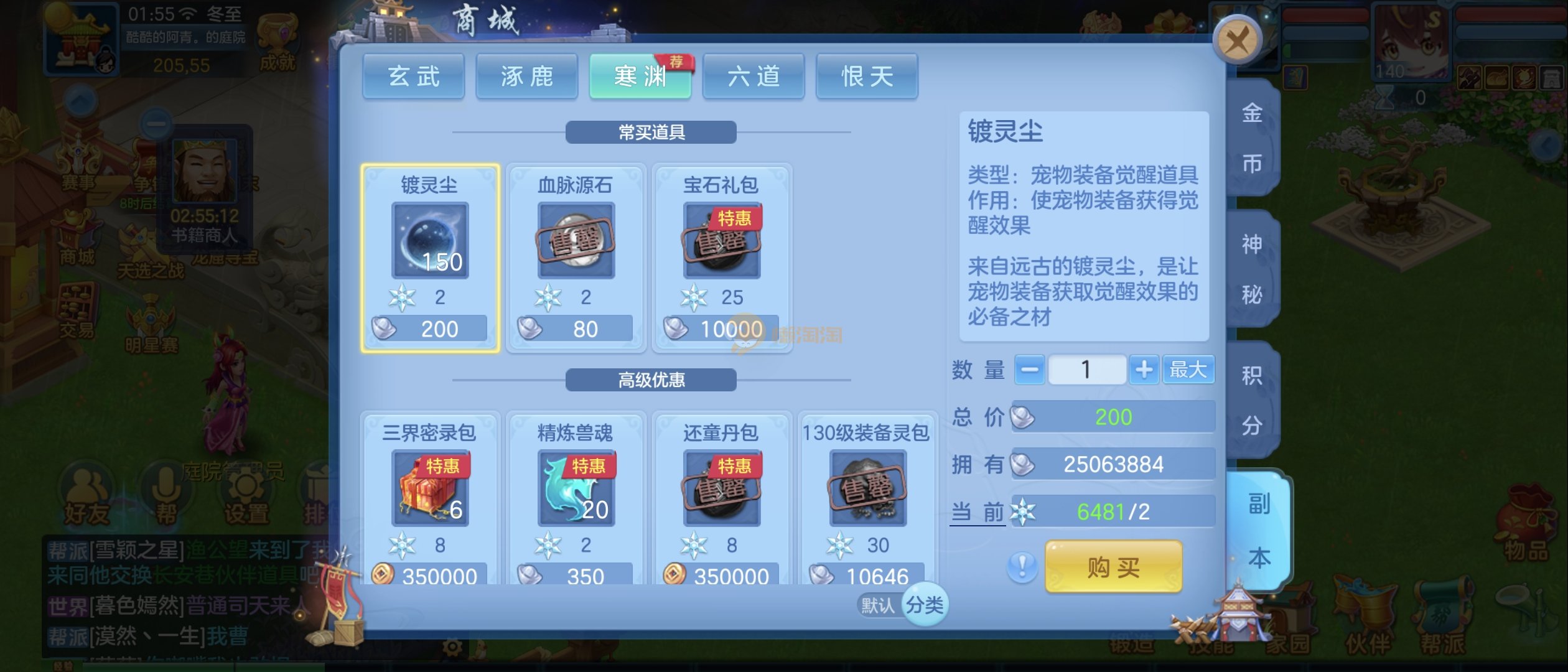Close the 商城 shop window
This screenshot has height=672, width=1568.
point(1237,41)
